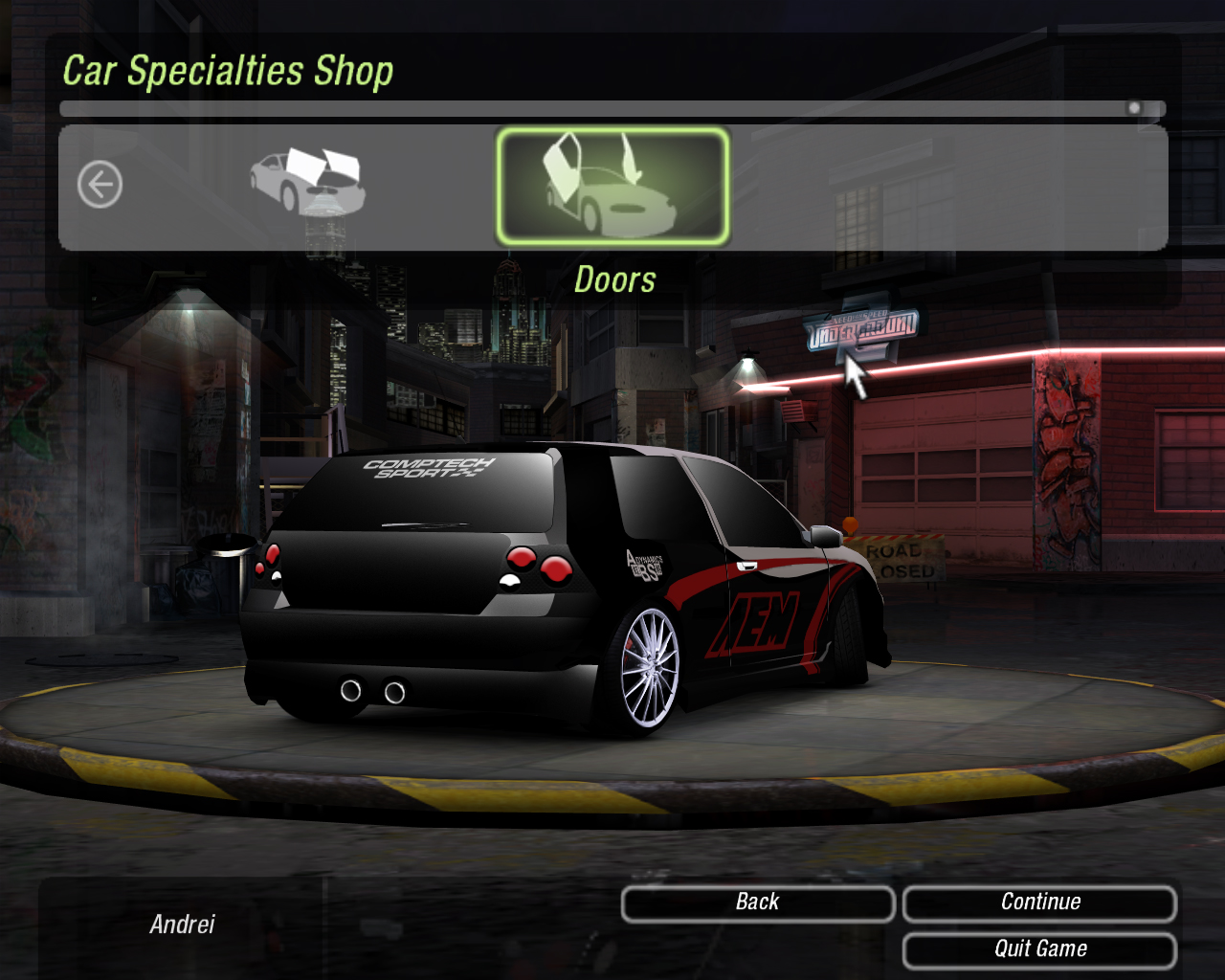
Task: Go back with the Back button
Action: coord(757,902)
